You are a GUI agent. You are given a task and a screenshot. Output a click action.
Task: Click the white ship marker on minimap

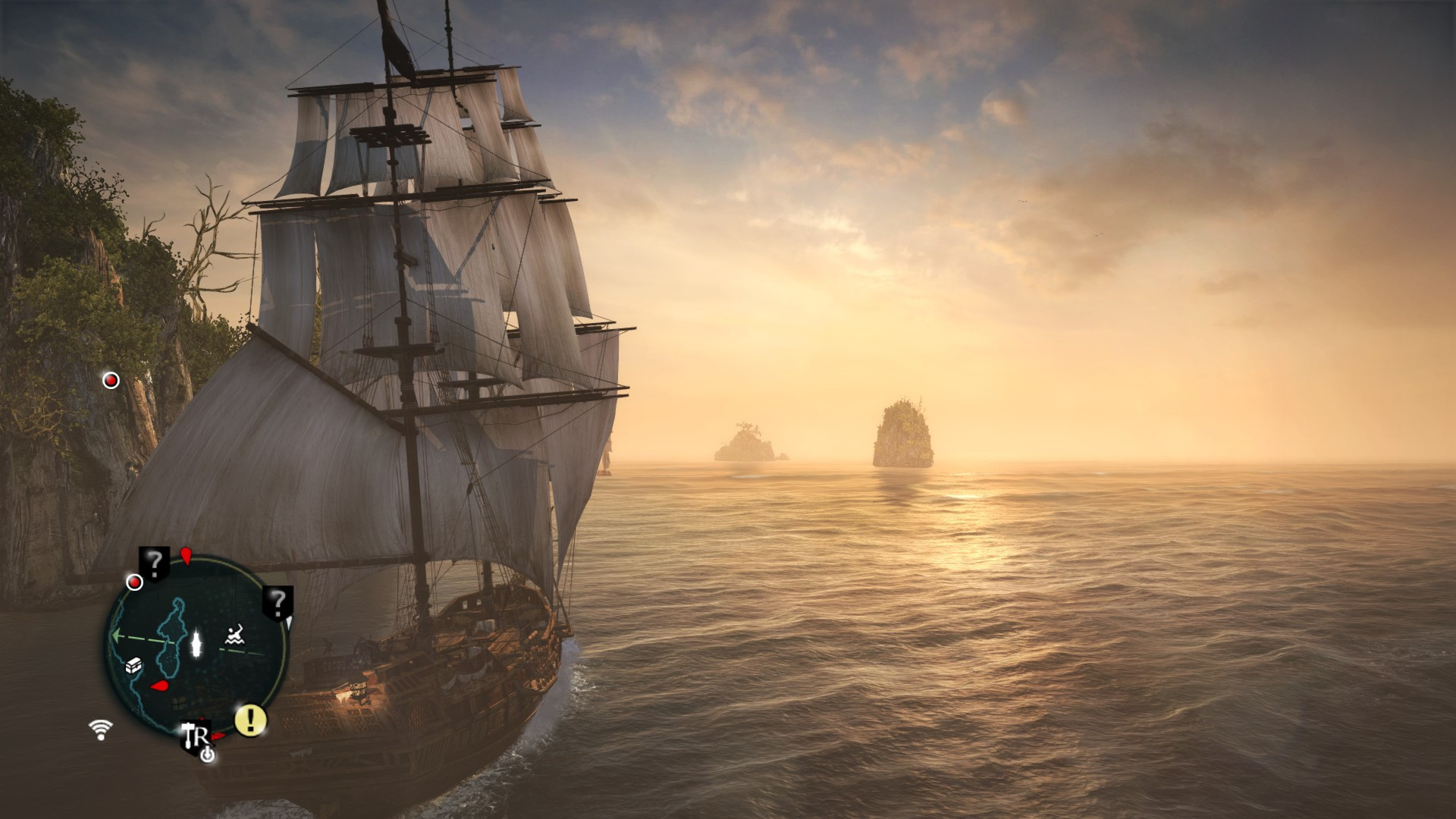[197, 642]
